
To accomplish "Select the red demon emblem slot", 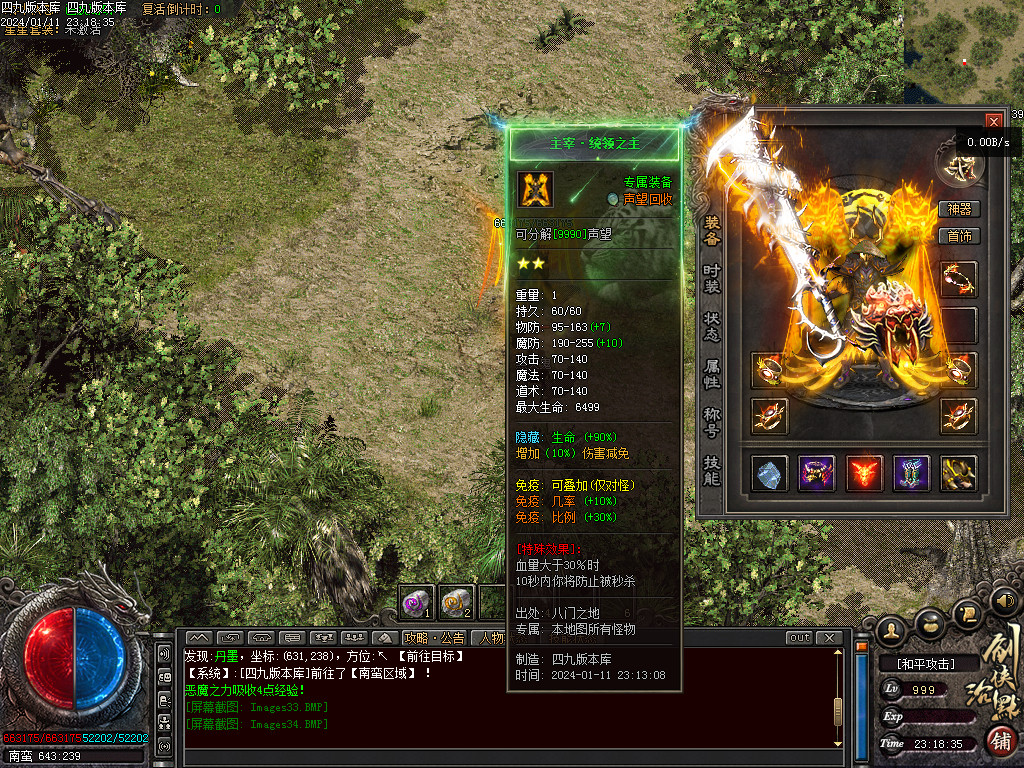I will click(864, 473).
